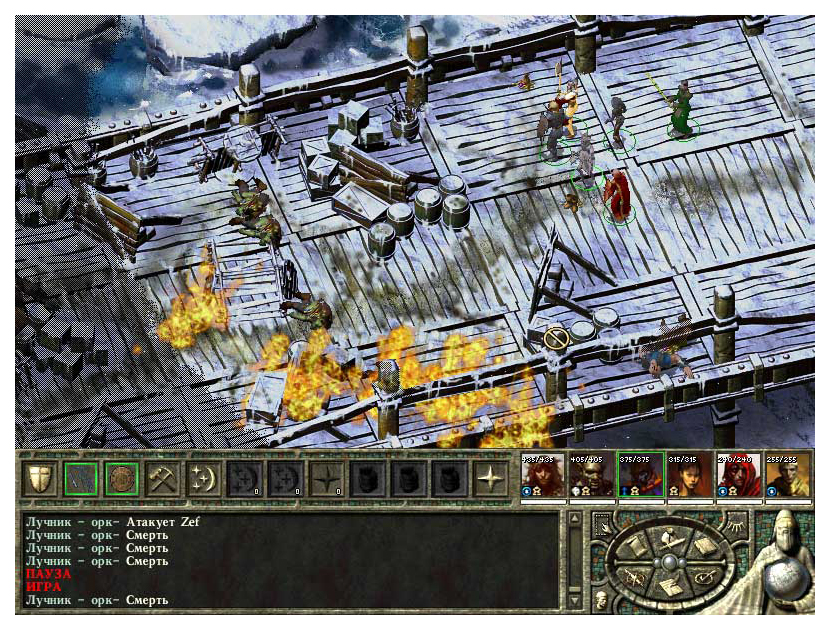Pick the blond character portrait 255/255
The height and width of the screenshot is (630, 830).
click(x=785, y=477)
